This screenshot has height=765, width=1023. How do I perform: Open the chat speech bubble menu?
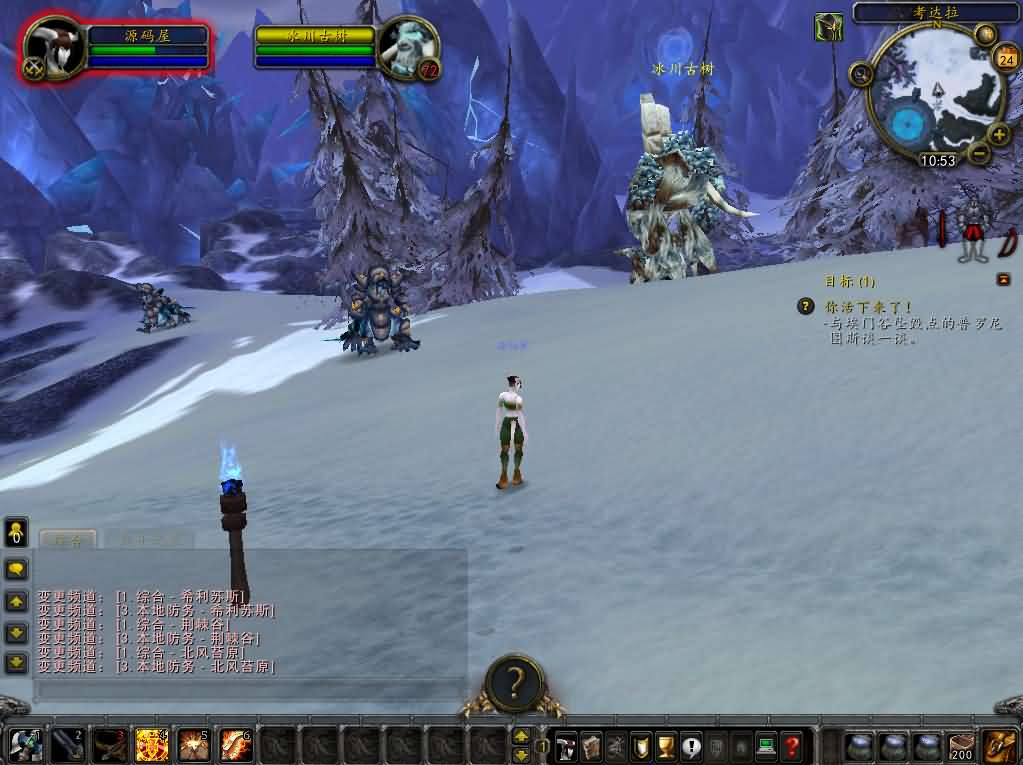(x=17, y=569)
